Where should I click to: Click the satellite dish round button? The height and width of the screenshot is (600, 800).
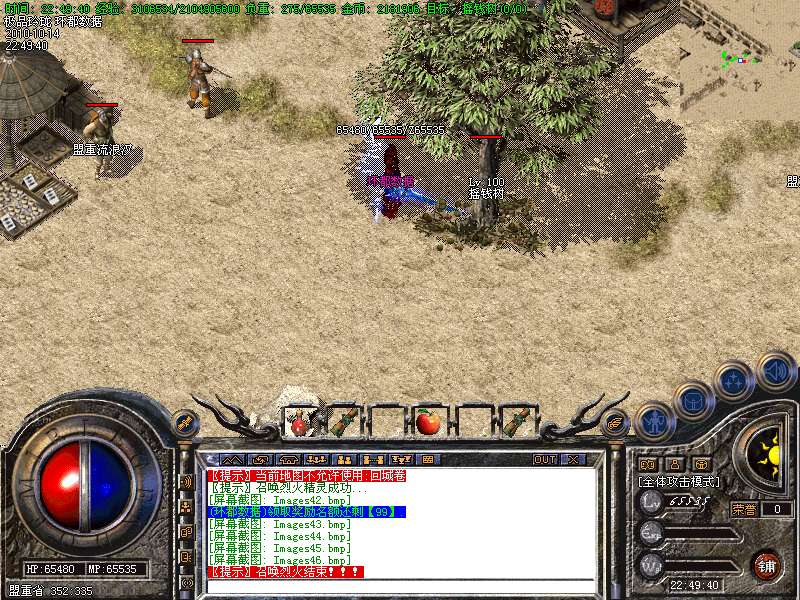(x=185, y=423)
